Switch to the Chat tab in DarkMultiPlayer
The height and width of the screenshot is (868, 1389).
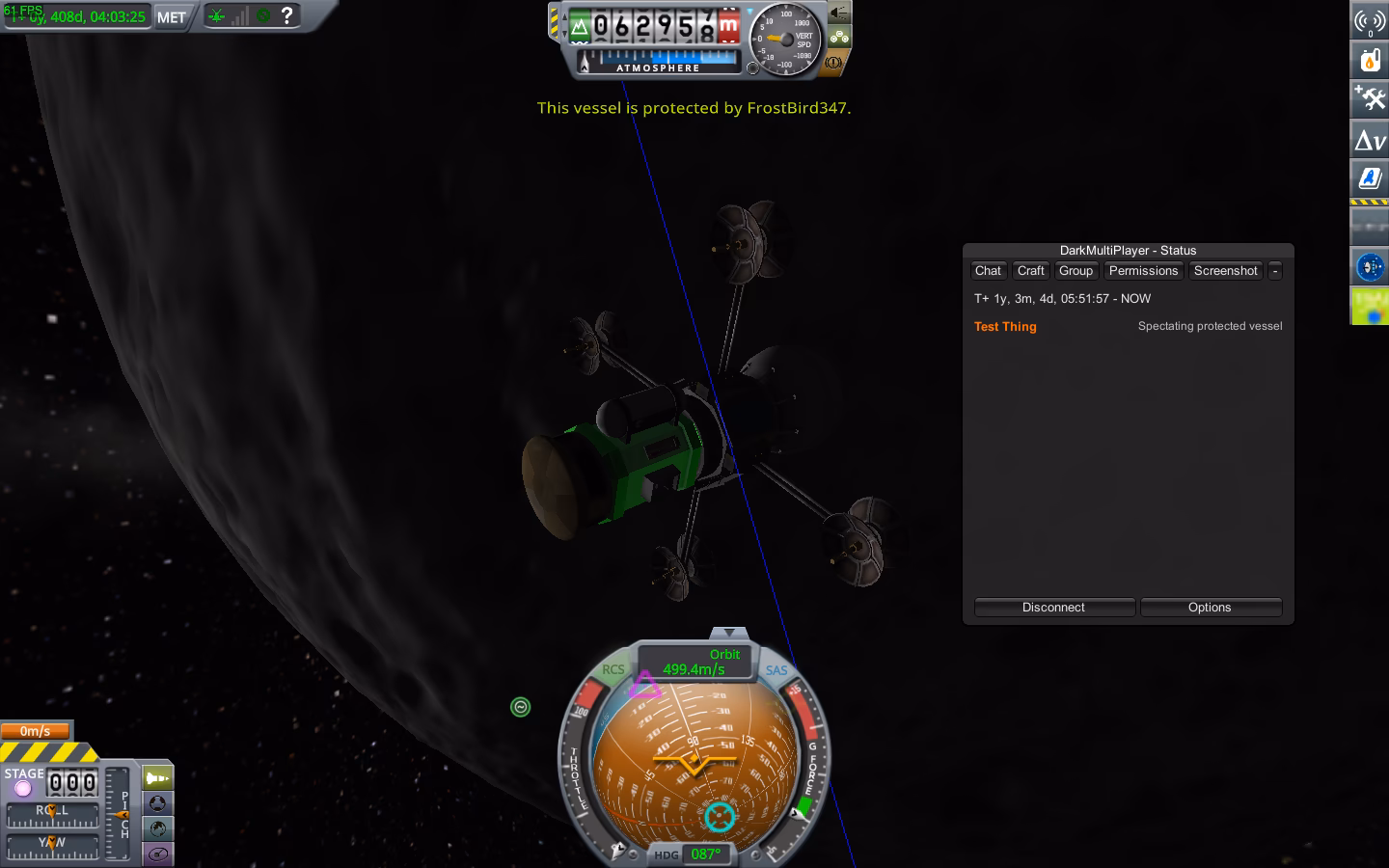(x=988, y=271)
